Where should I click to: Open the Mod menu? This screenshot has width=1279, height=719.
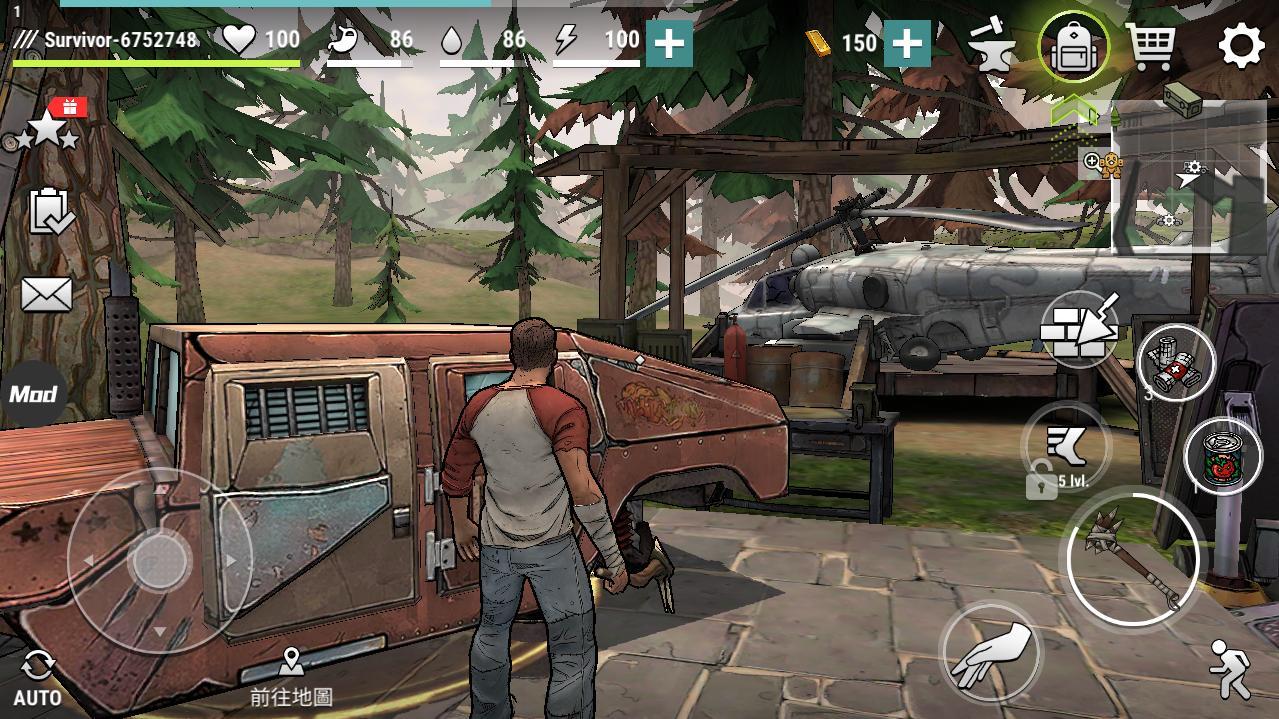click(32, 394)
